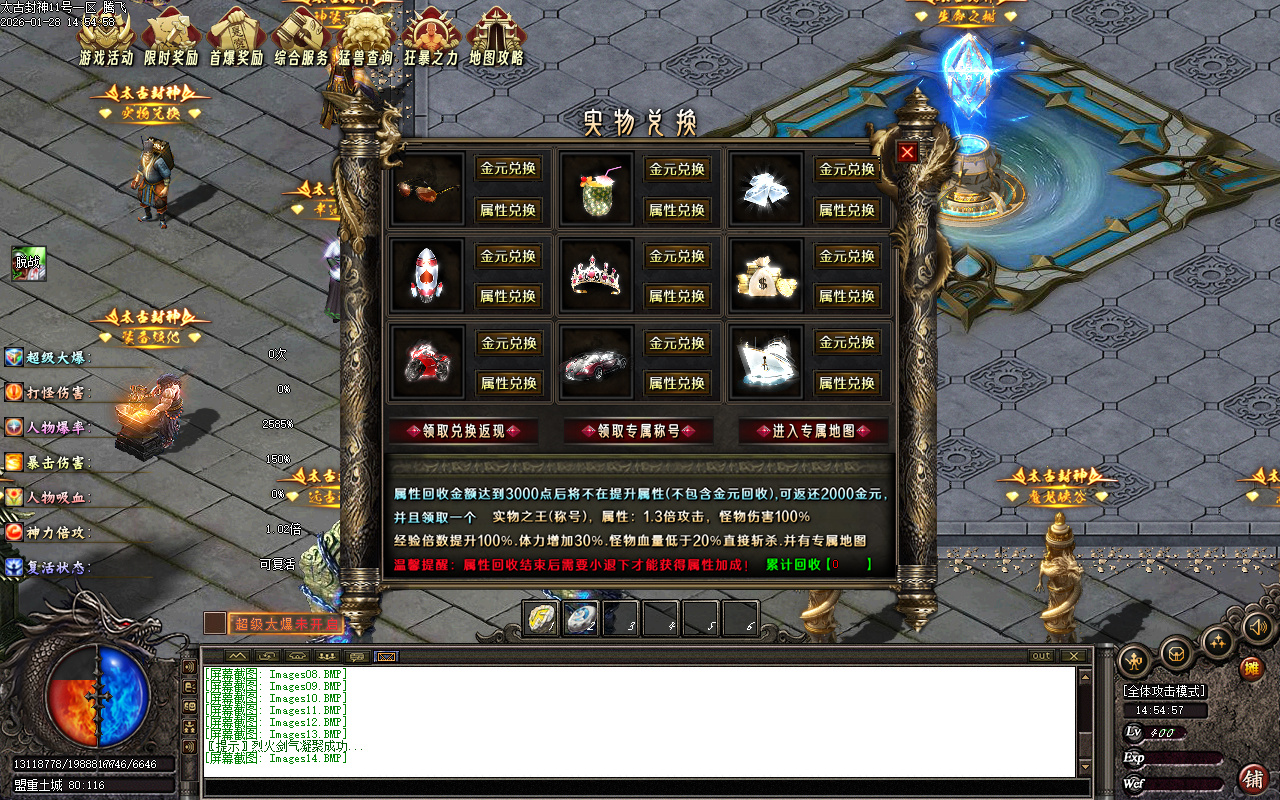Click the red 摊 stall icon
The height and width of the screenshot is (800, 1280).
point(1252,668)
